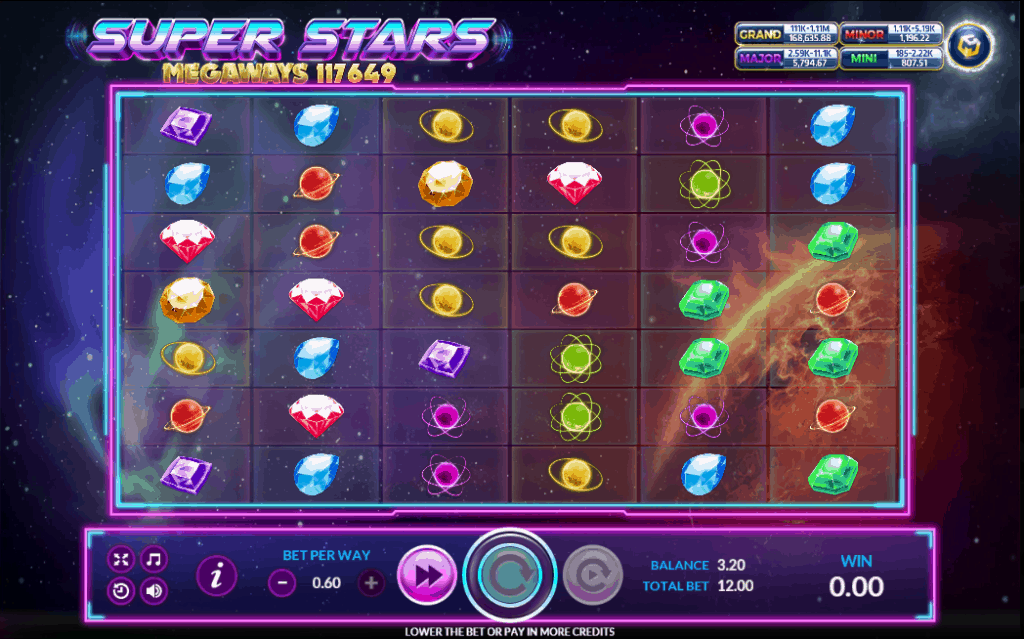Activate the turbo fast-forward button
Screen dimensions: 1024x639
tap(427, 575)
